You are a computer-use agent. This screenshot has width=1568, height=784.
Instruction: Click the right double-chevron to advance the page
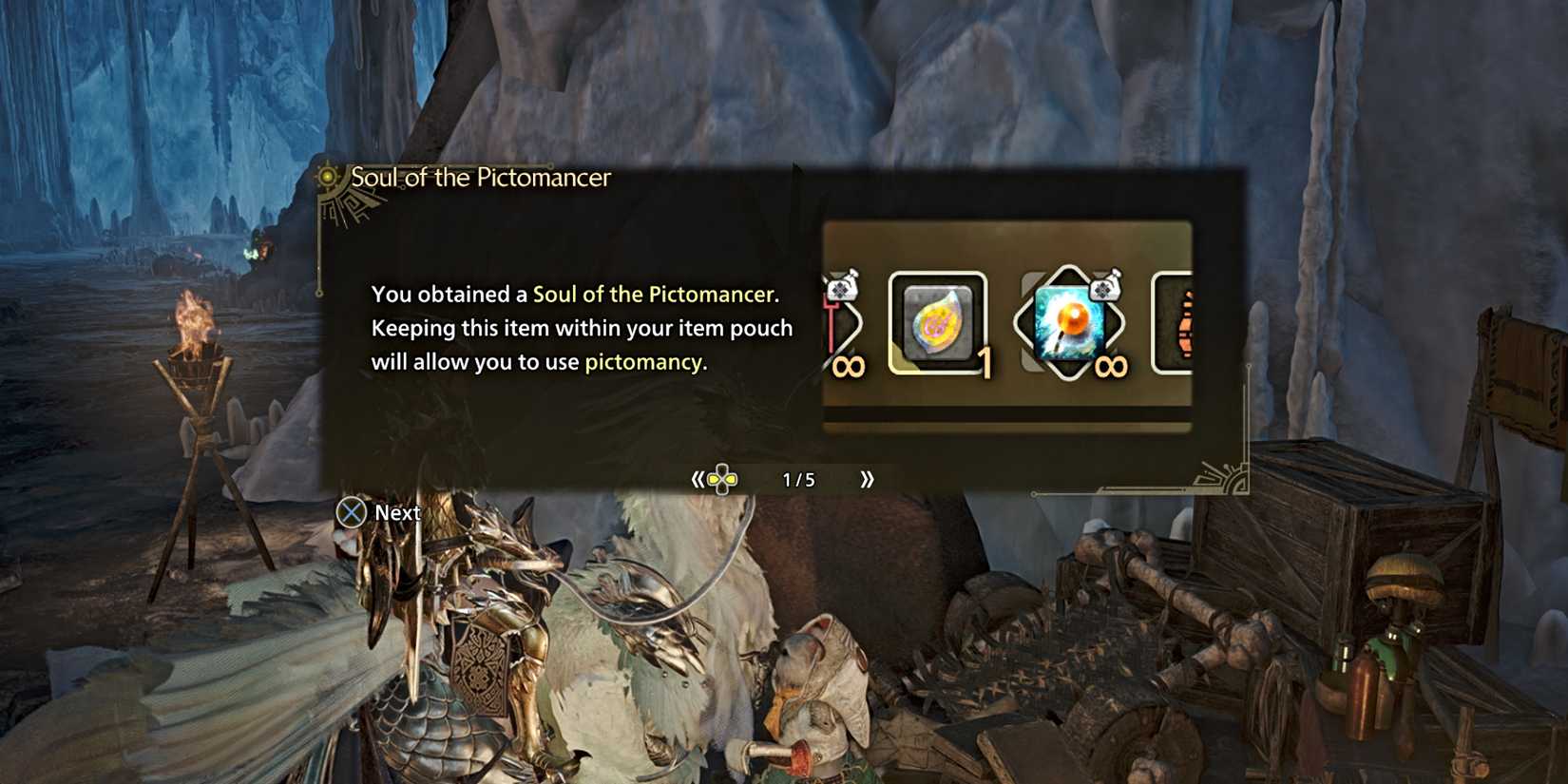click(867, 480)
